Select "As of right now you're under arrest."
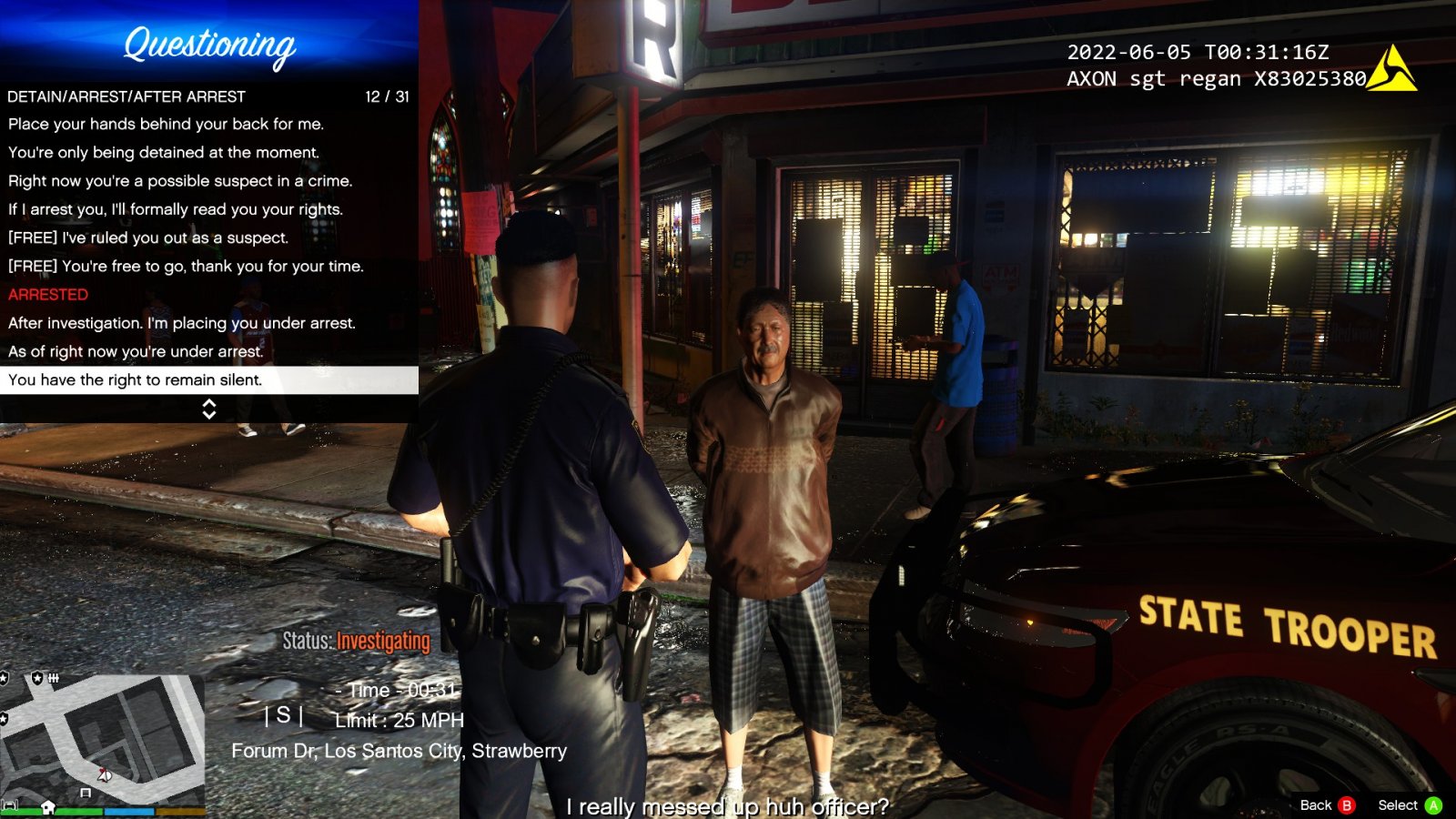Viewport: 1456px width, 819px height. pyautogui.click(x=136, y=351)
